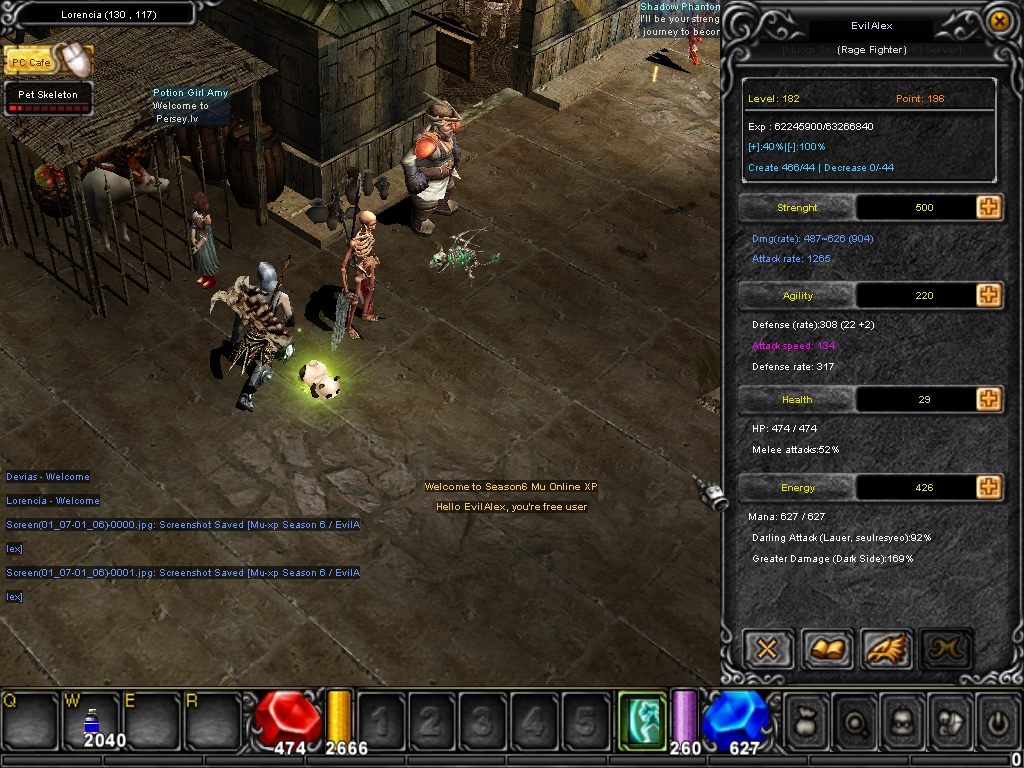Close the character panel with the top X
Image resolution: width=1024 pixels, height=768 pixels.
(x=998, y=20)
